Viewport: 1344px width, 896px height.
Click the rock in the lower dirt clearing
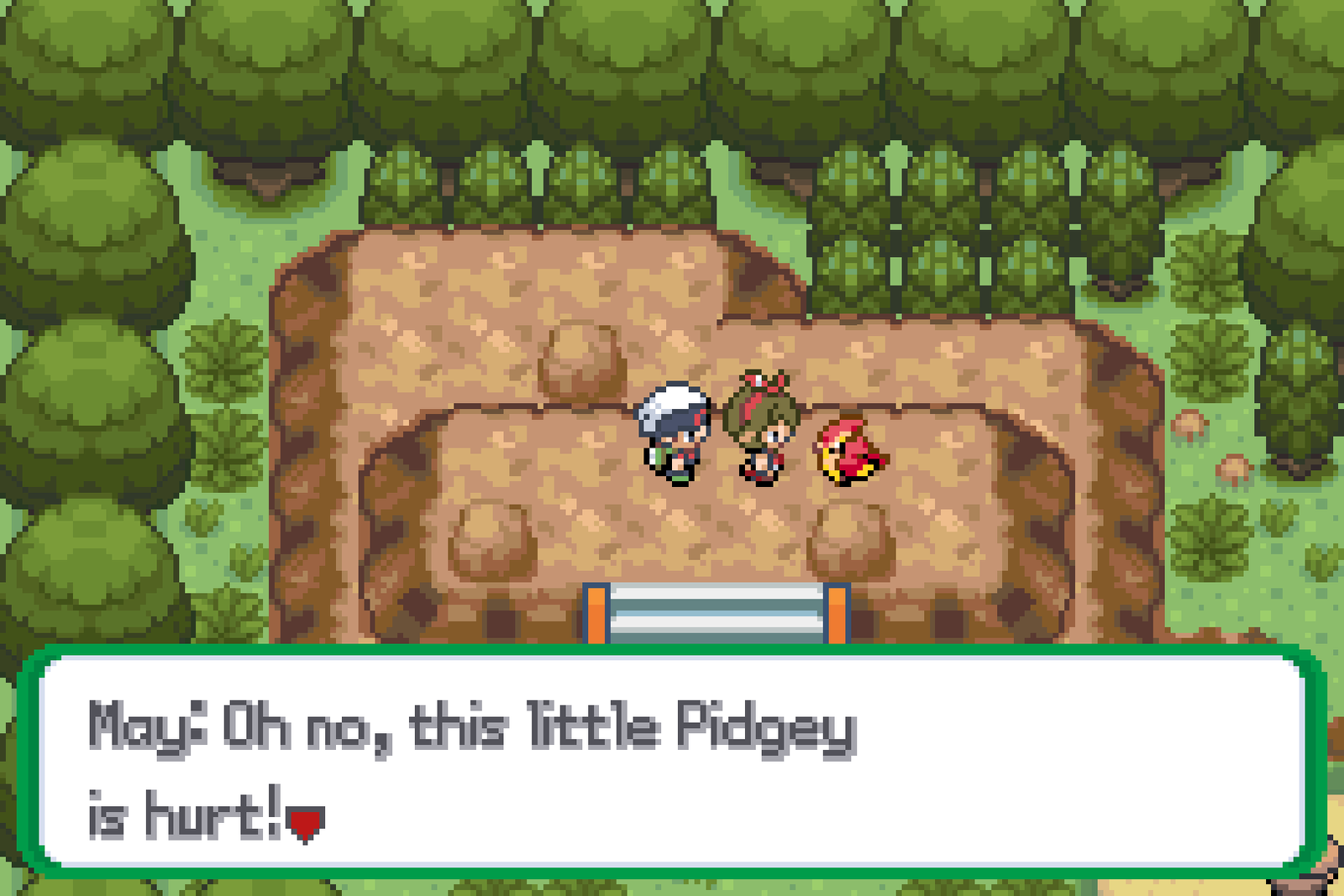(x=491, y=542)
